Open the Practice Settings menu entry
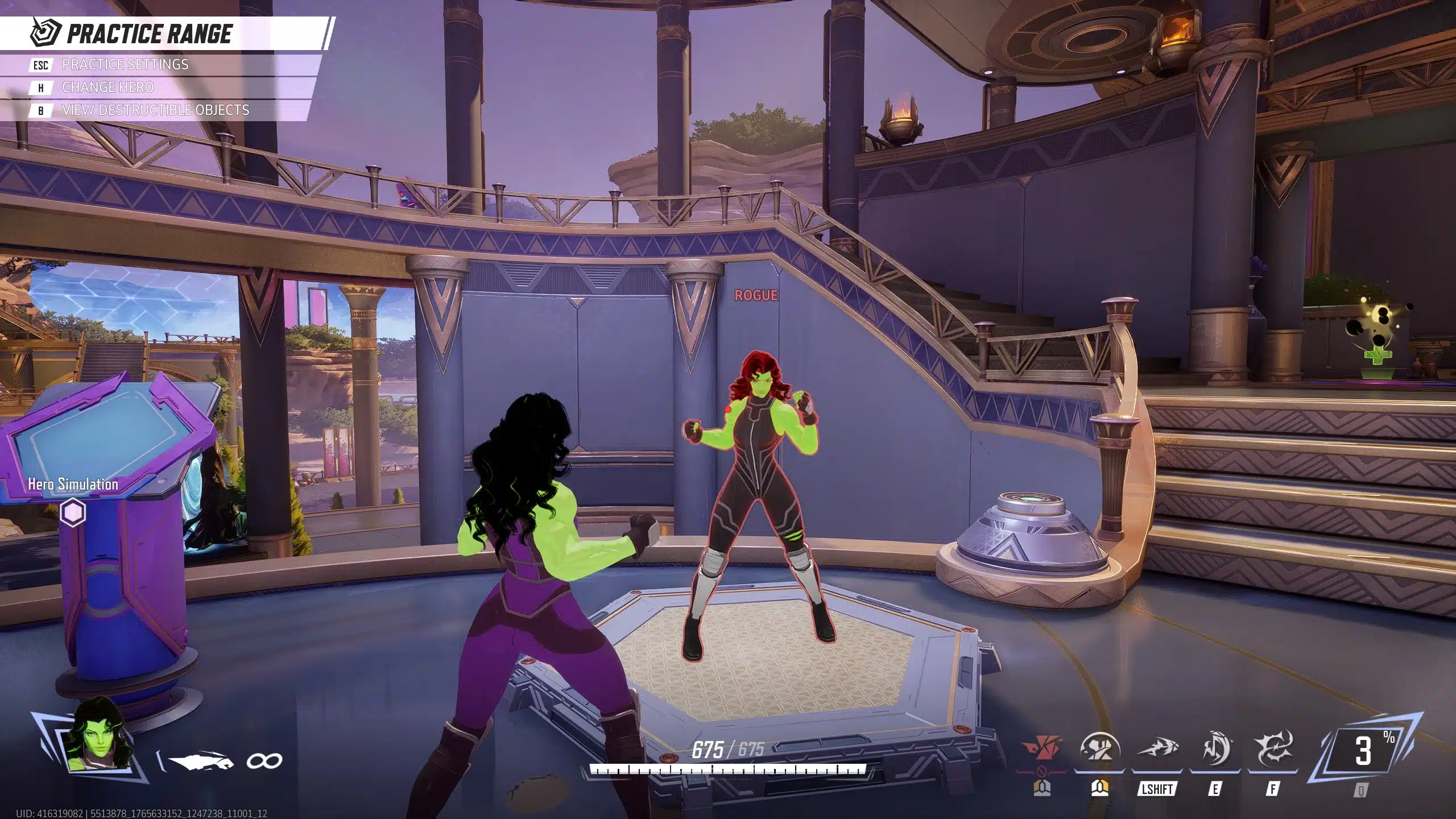Image resolution: width=1456 pixels, height=819 pixels. [x=125, y=65]
